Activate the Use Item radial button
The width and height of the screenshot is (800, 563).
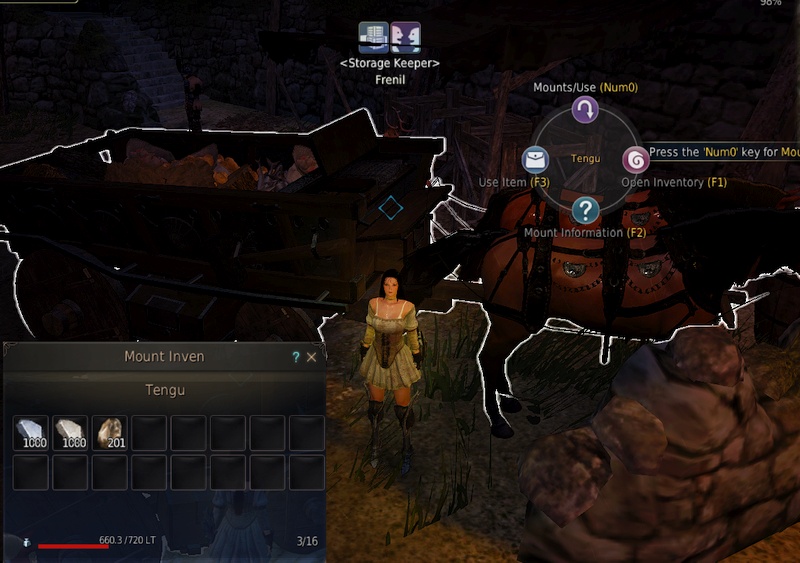pos(535,160)
